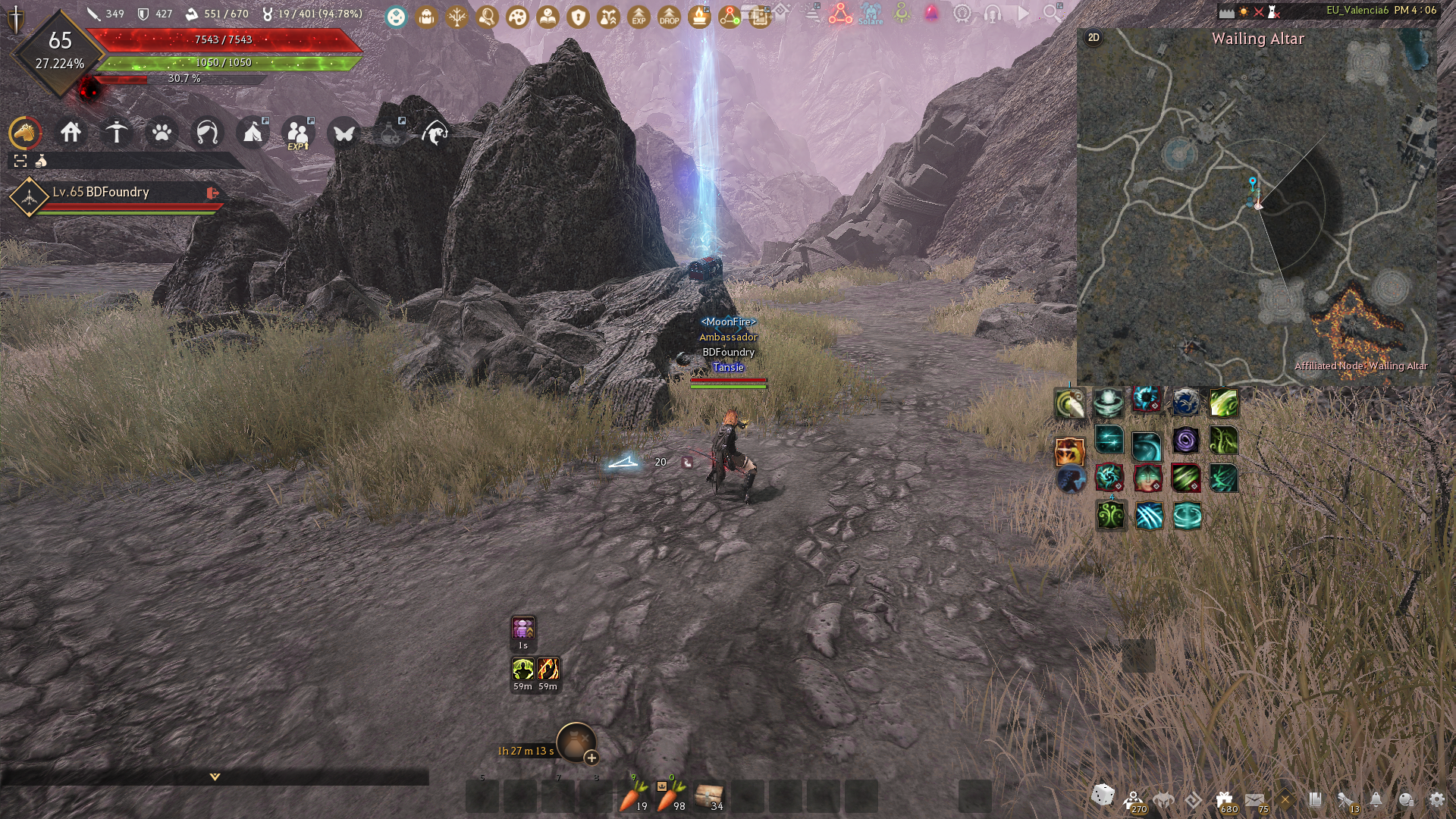Open the fishing icon
Viewport: 1456px width, 819px height.
click(435, 133)
